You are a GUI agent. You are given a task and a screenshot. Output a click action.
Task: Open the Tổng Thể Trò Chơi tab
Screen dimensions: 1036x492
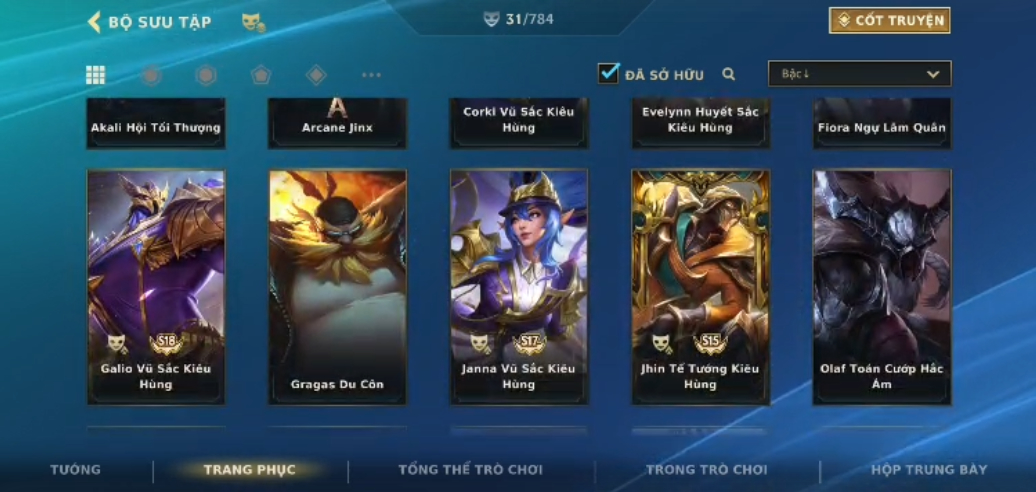[470, 470]
